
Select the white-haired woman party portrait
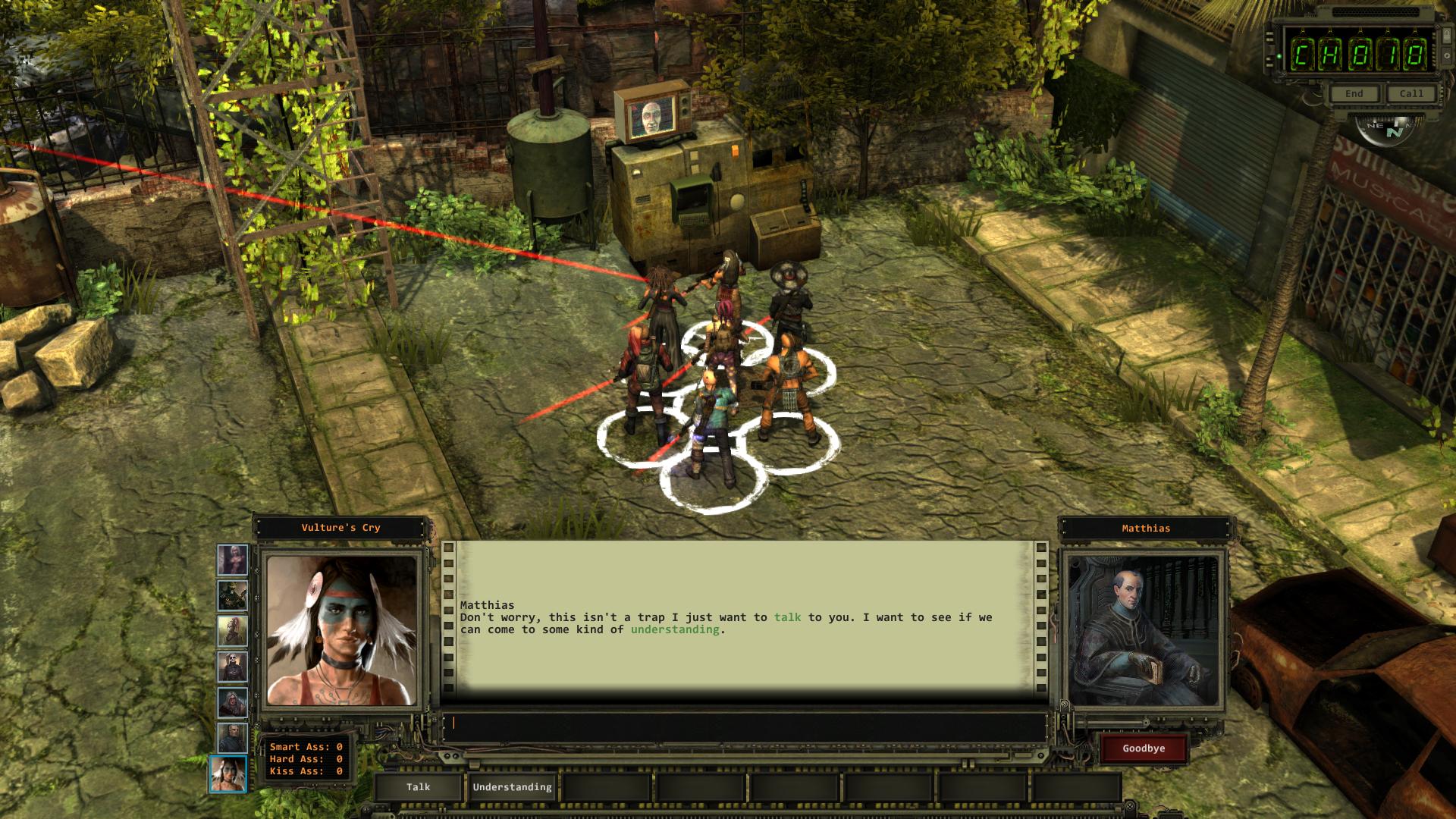232,560
